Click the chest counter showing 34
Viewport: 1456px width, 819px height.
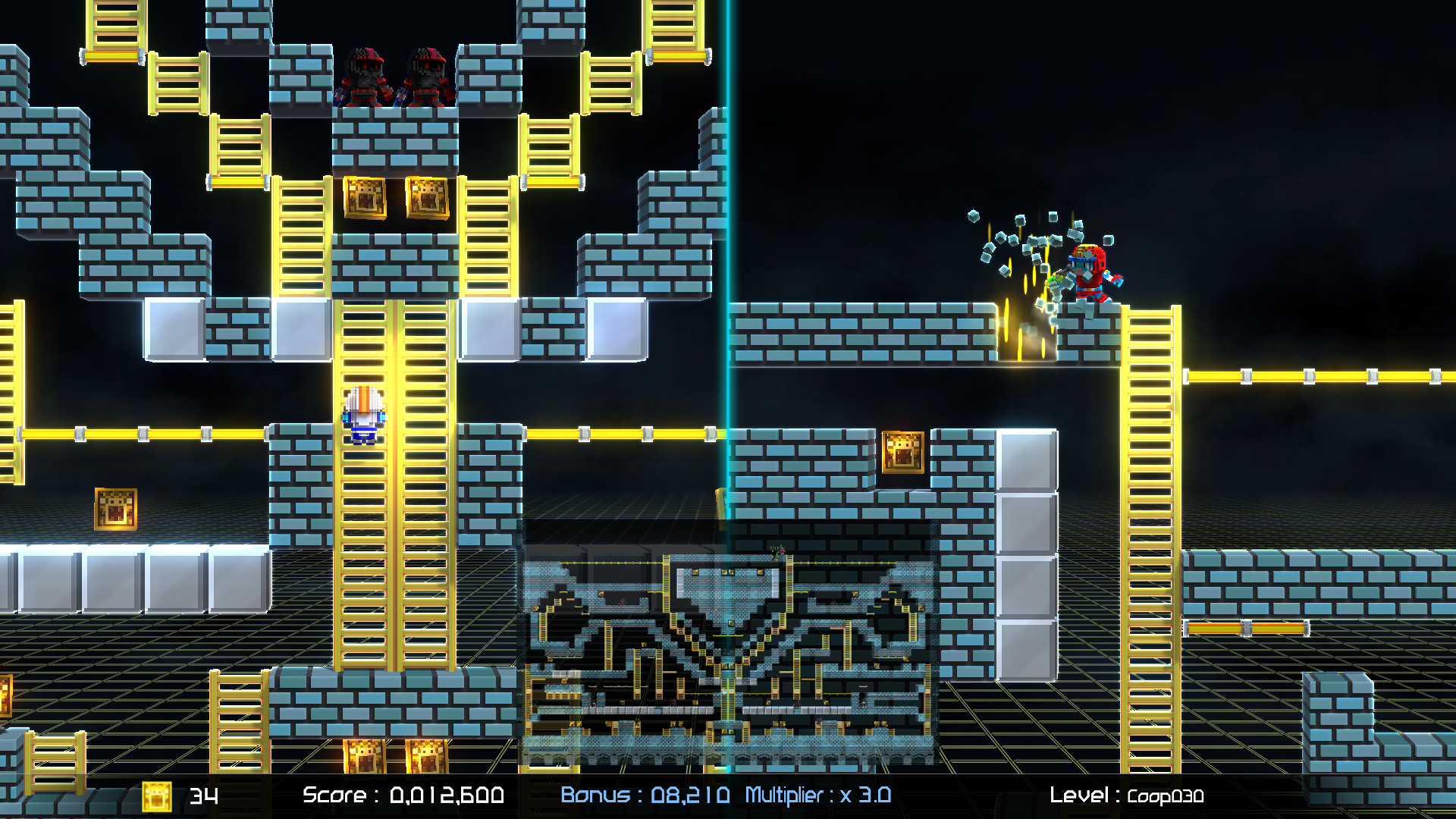(x=205, y=795)
